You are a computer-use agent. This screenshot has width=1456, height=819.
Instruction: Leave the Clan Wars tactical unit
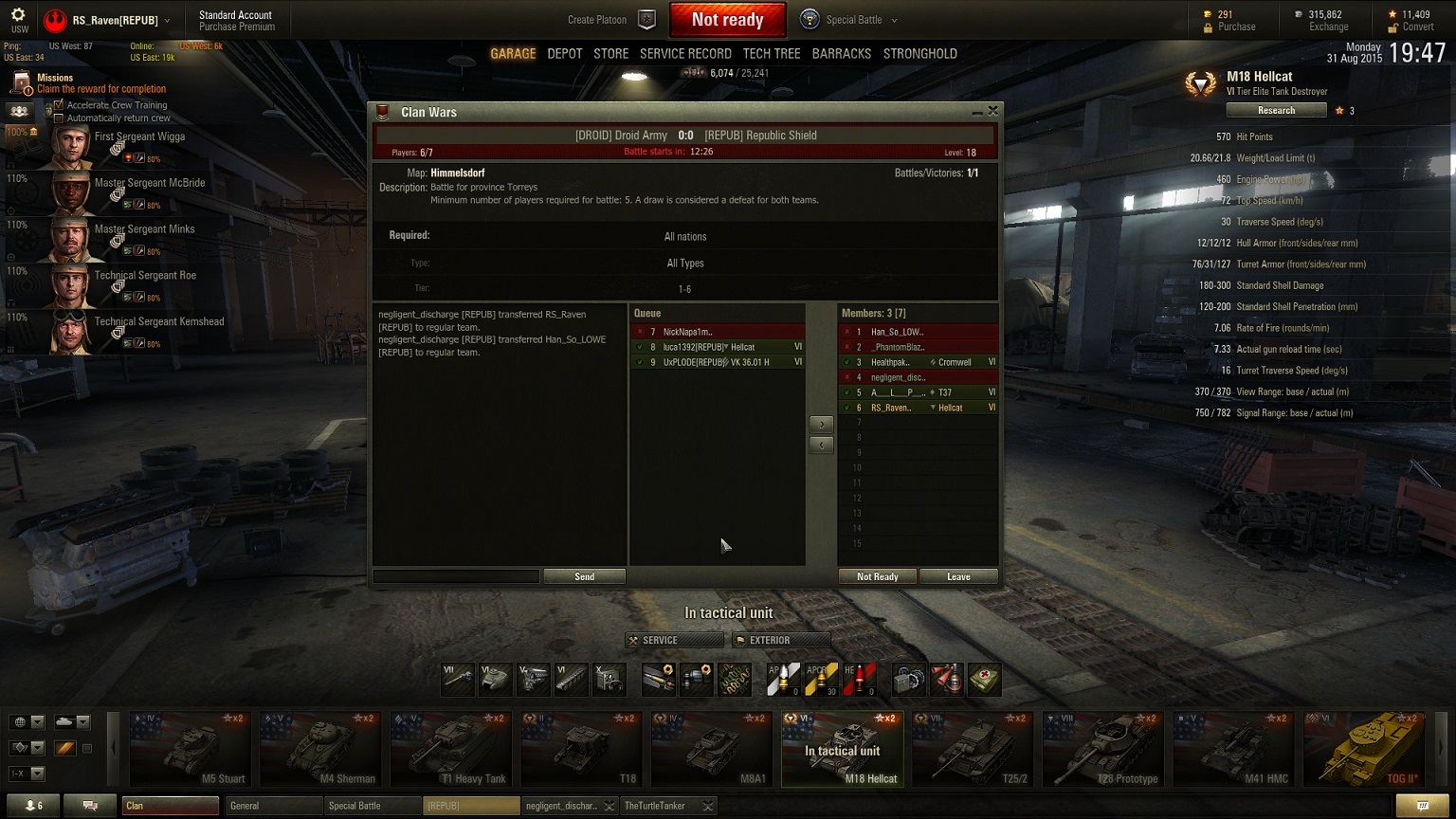(958, 576)
